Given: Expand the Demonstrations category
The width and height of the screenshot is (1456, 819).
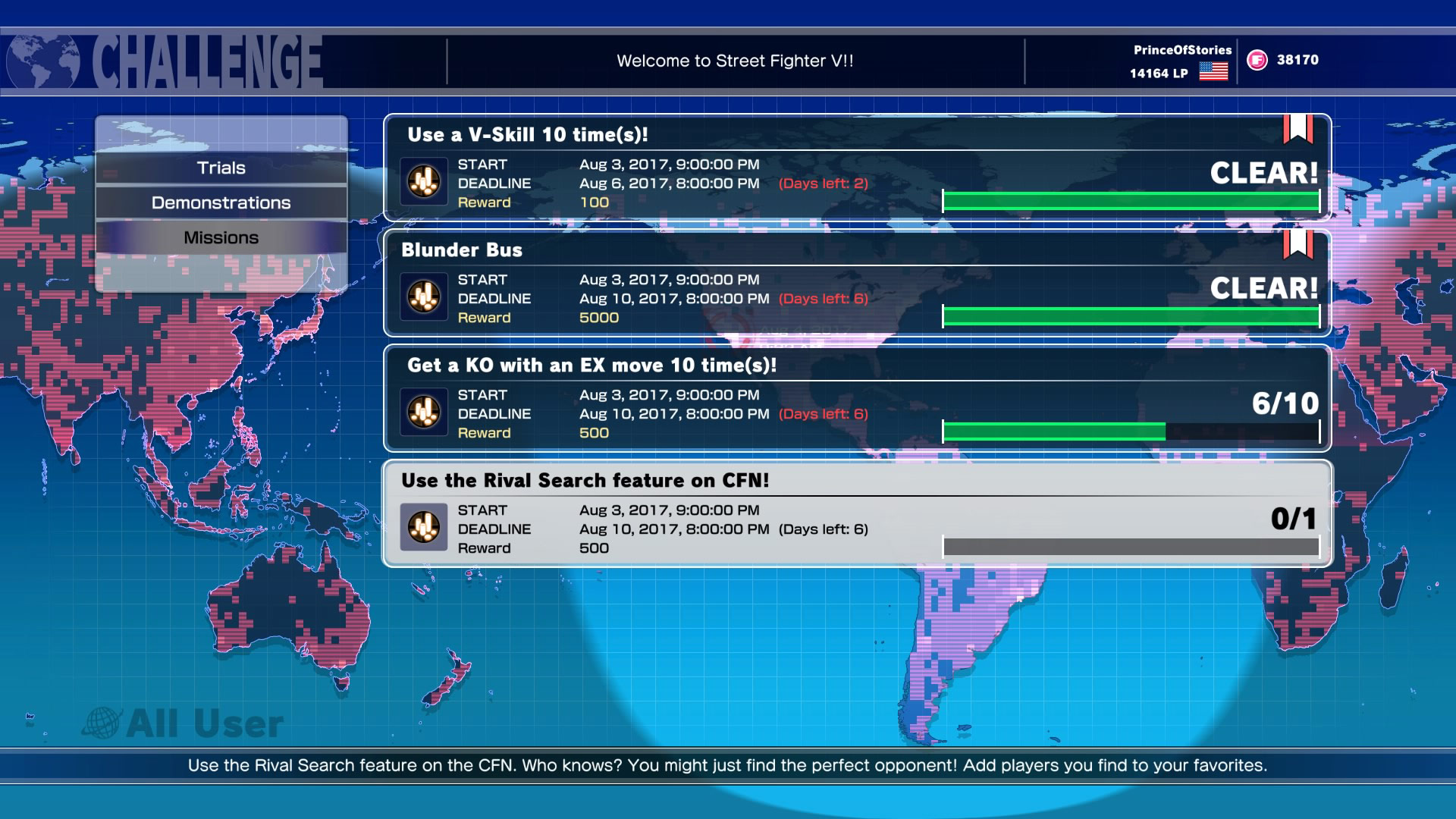Looking at the screenshot, I should tap(221, 202).
